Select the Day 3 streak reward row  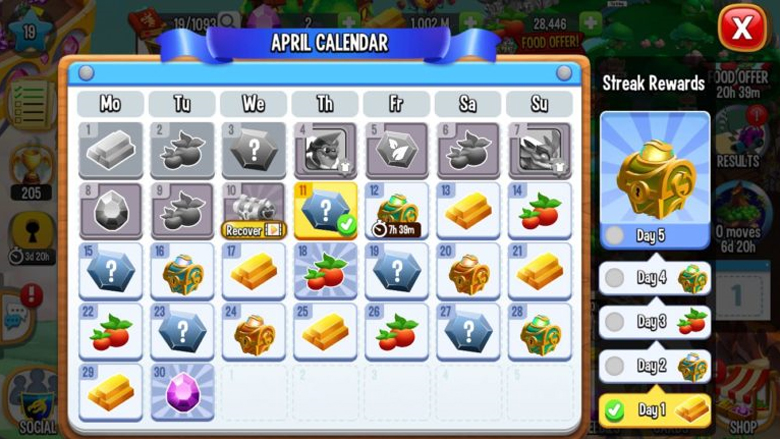(655, 322)
